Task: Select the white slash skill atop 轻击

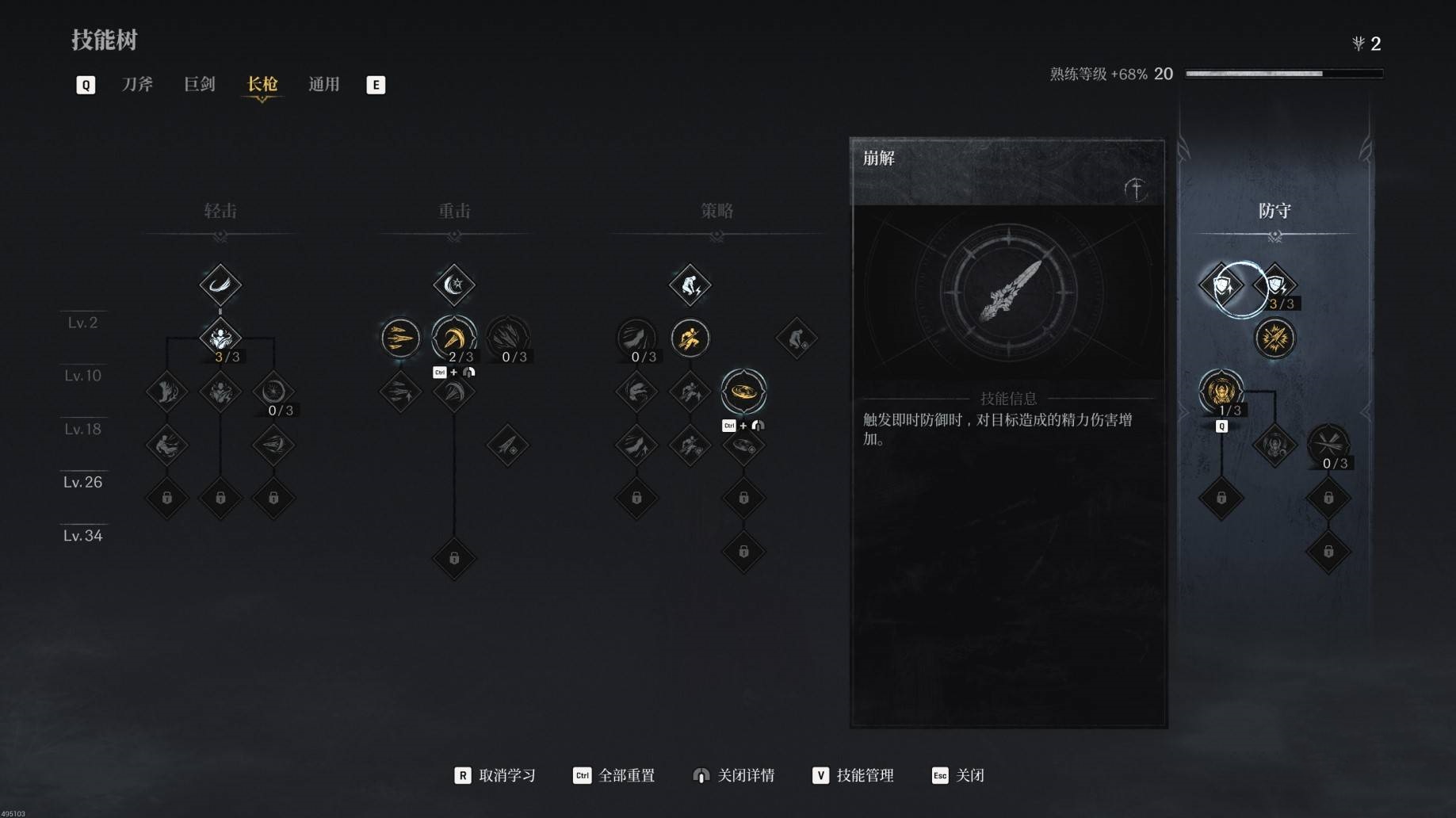Action: point(220,285)
